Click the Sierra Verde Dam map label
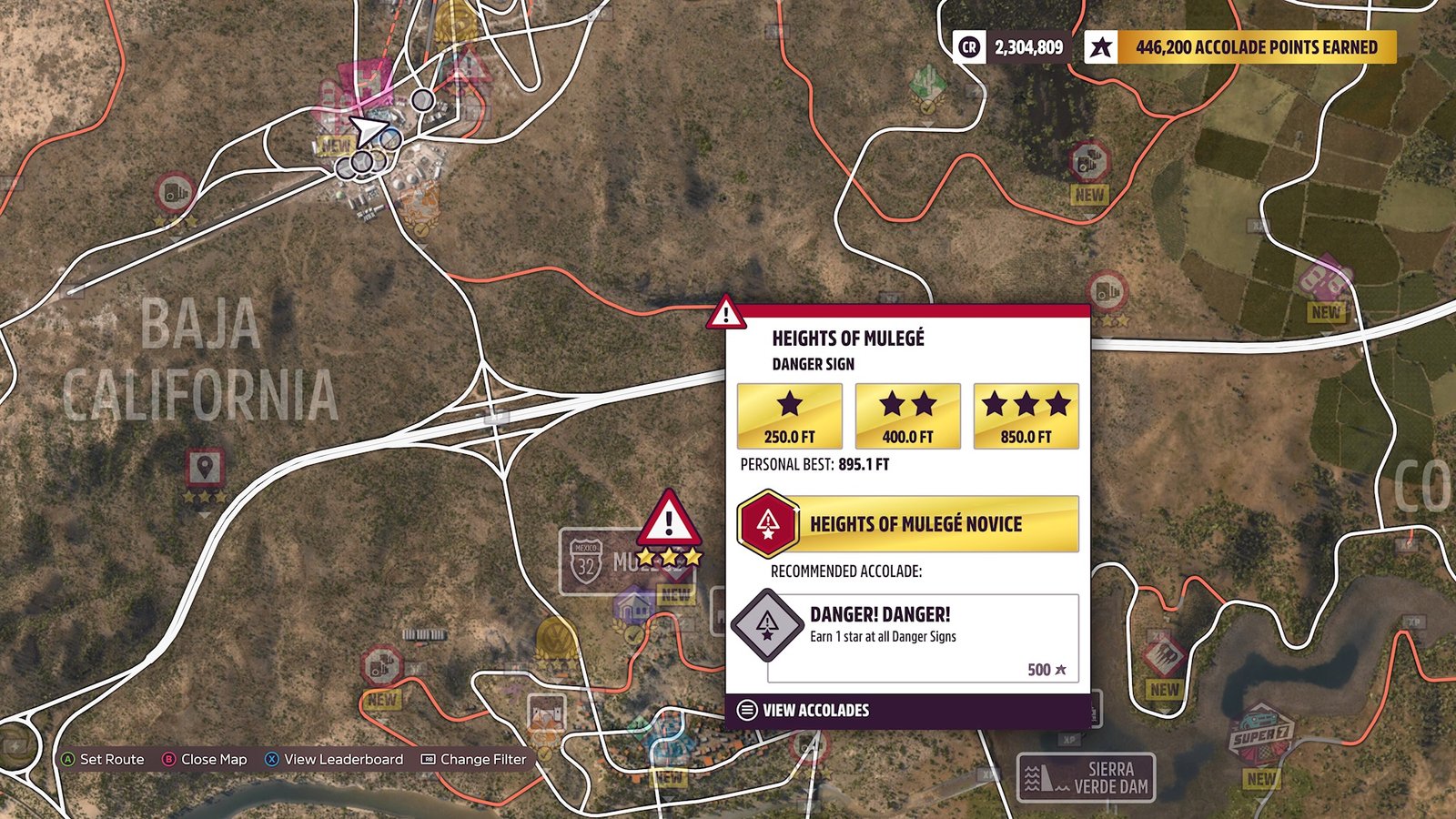 1086,778
